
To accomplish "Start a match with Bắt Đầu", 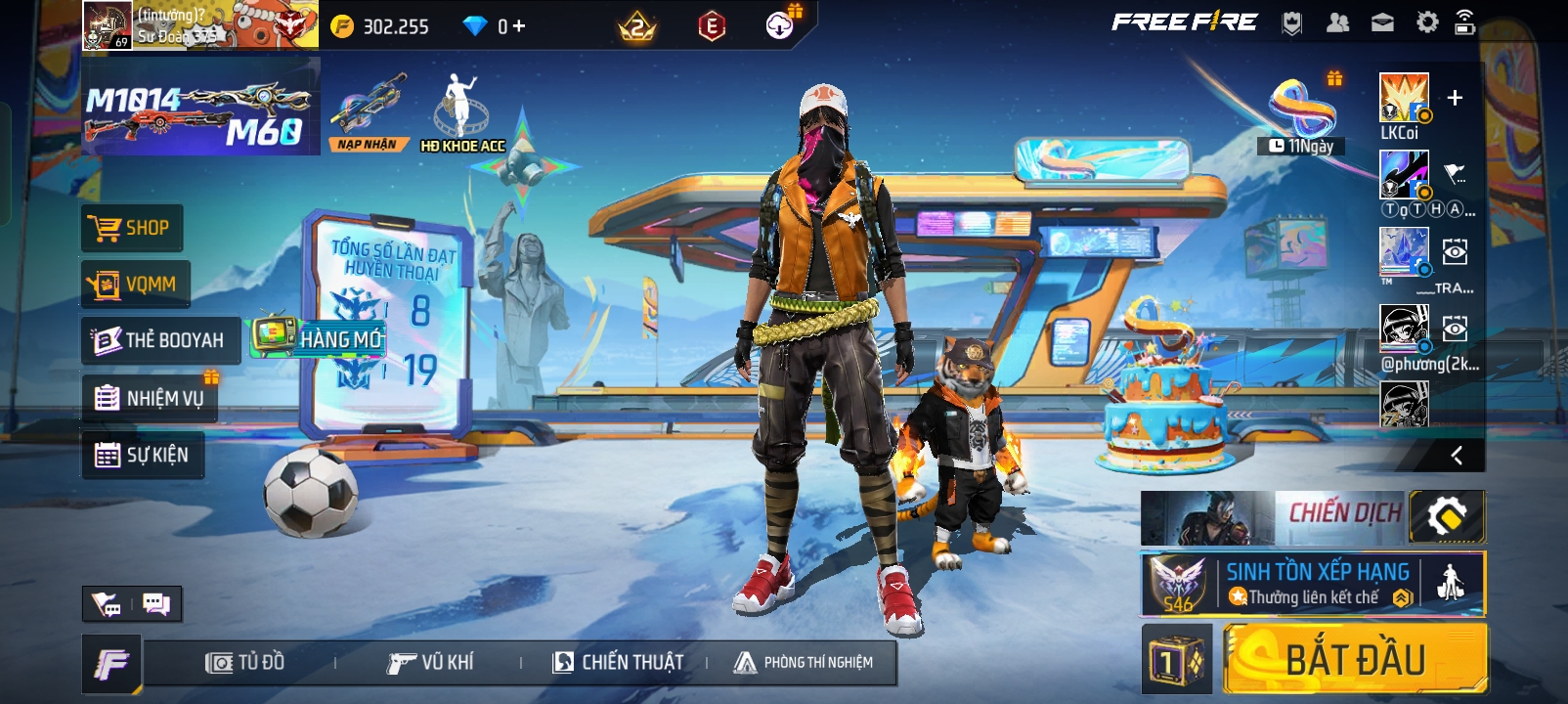I will 1355,660.
